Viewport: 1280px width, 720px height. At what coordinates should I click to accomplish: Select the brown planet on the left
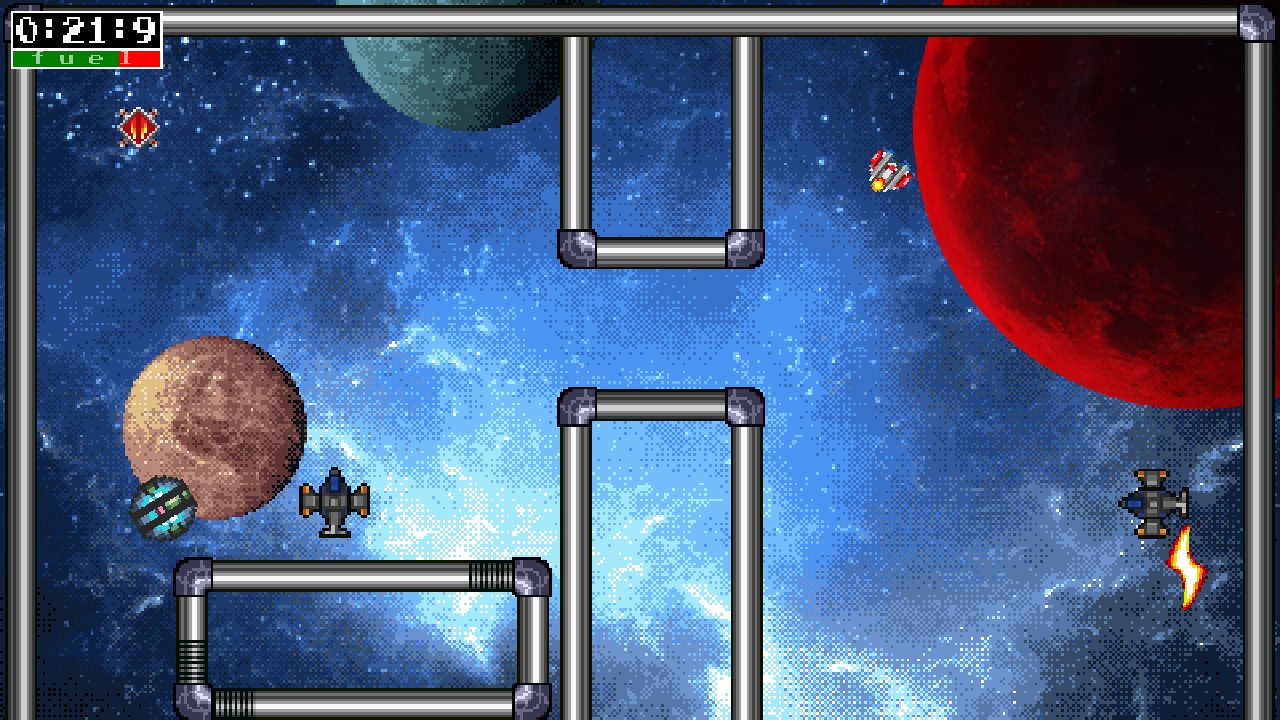[x=215, y=430]
